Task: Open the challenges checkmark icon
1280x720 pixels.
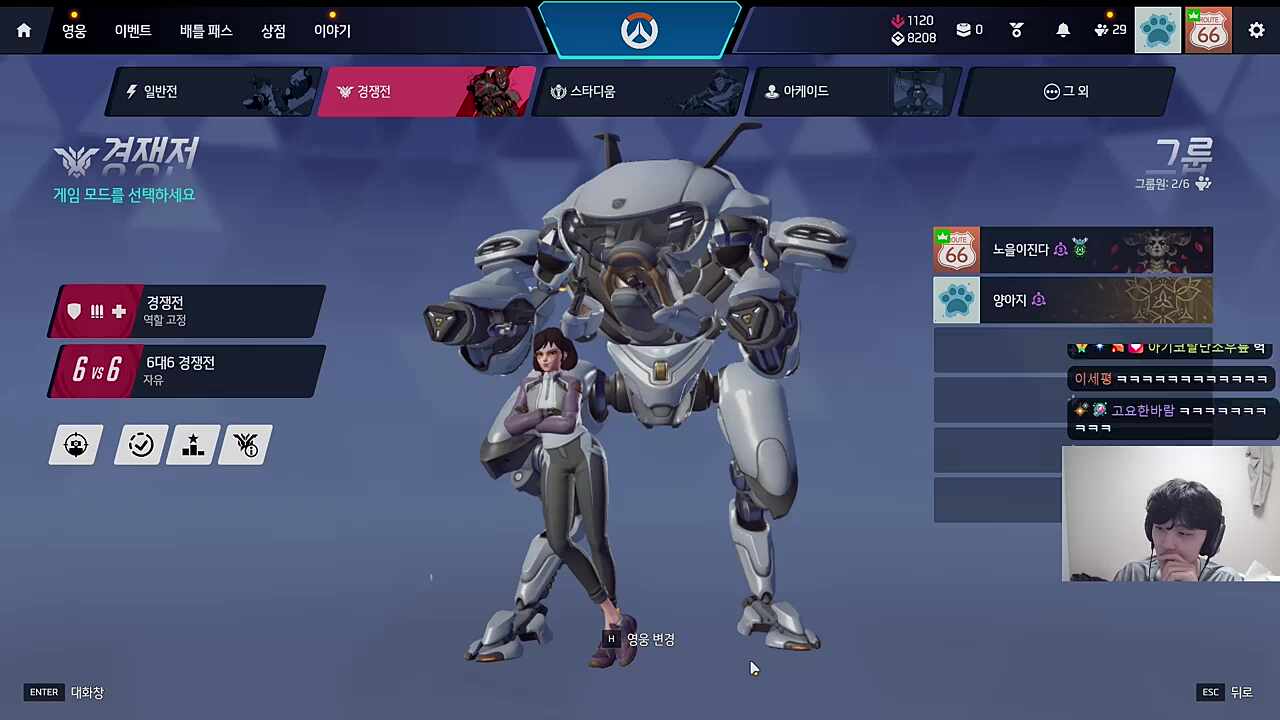Action: click(141, 445)
